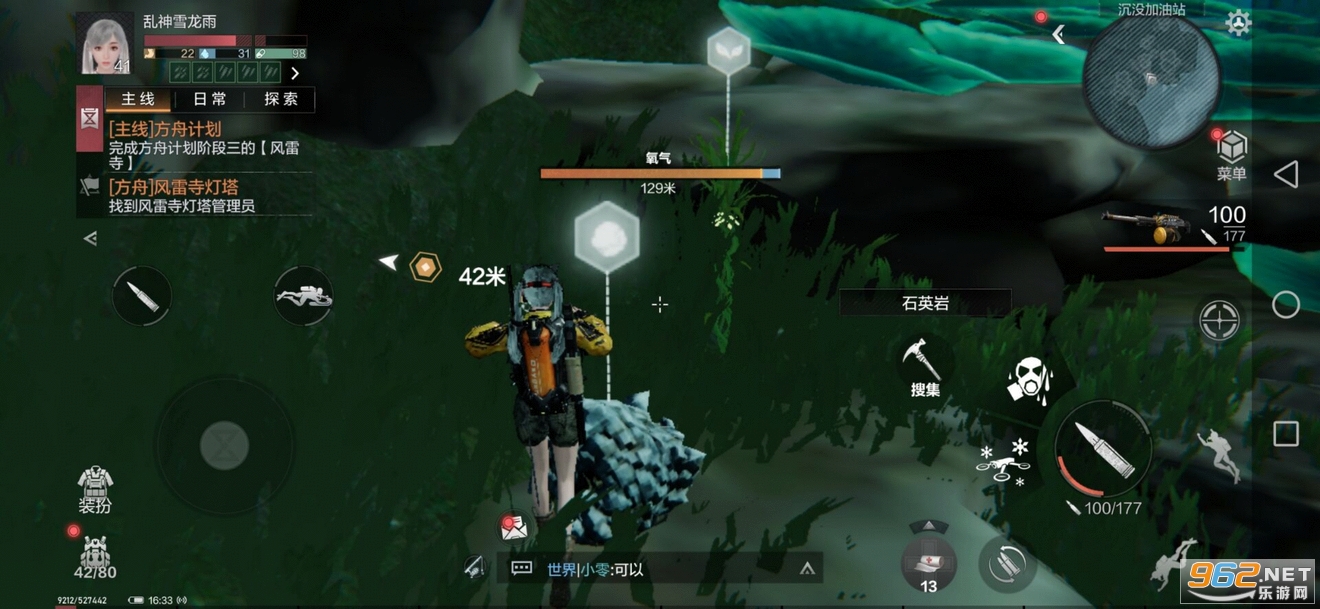Image resolution: width=1320 pixels, height=609 pixels.
Task: Tap the large bullet fire button
Action: [x=1103, y=449]
